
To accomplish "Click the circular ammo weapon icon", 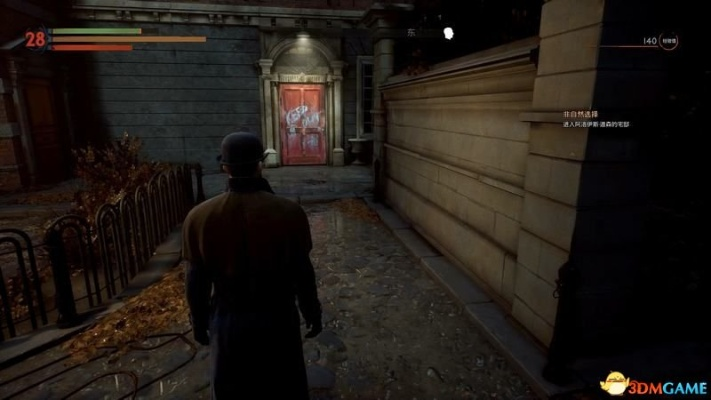I will (x=668, y=42).
